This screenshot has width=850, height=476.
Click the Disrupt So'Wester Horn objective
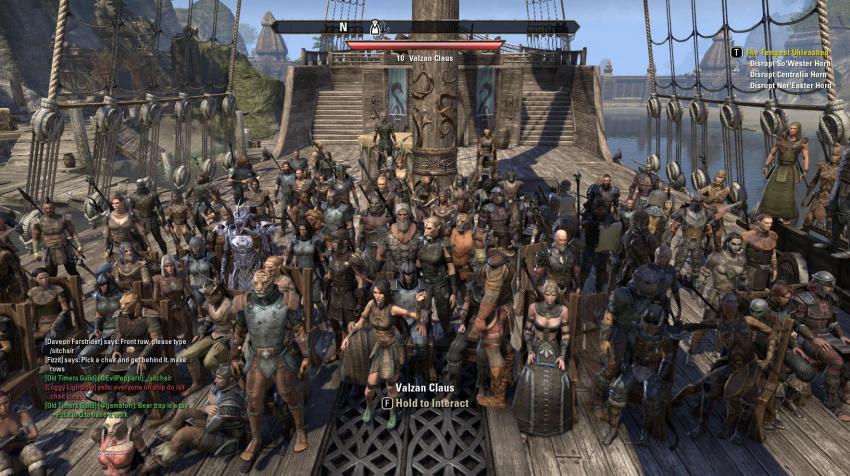pos(790,63)
